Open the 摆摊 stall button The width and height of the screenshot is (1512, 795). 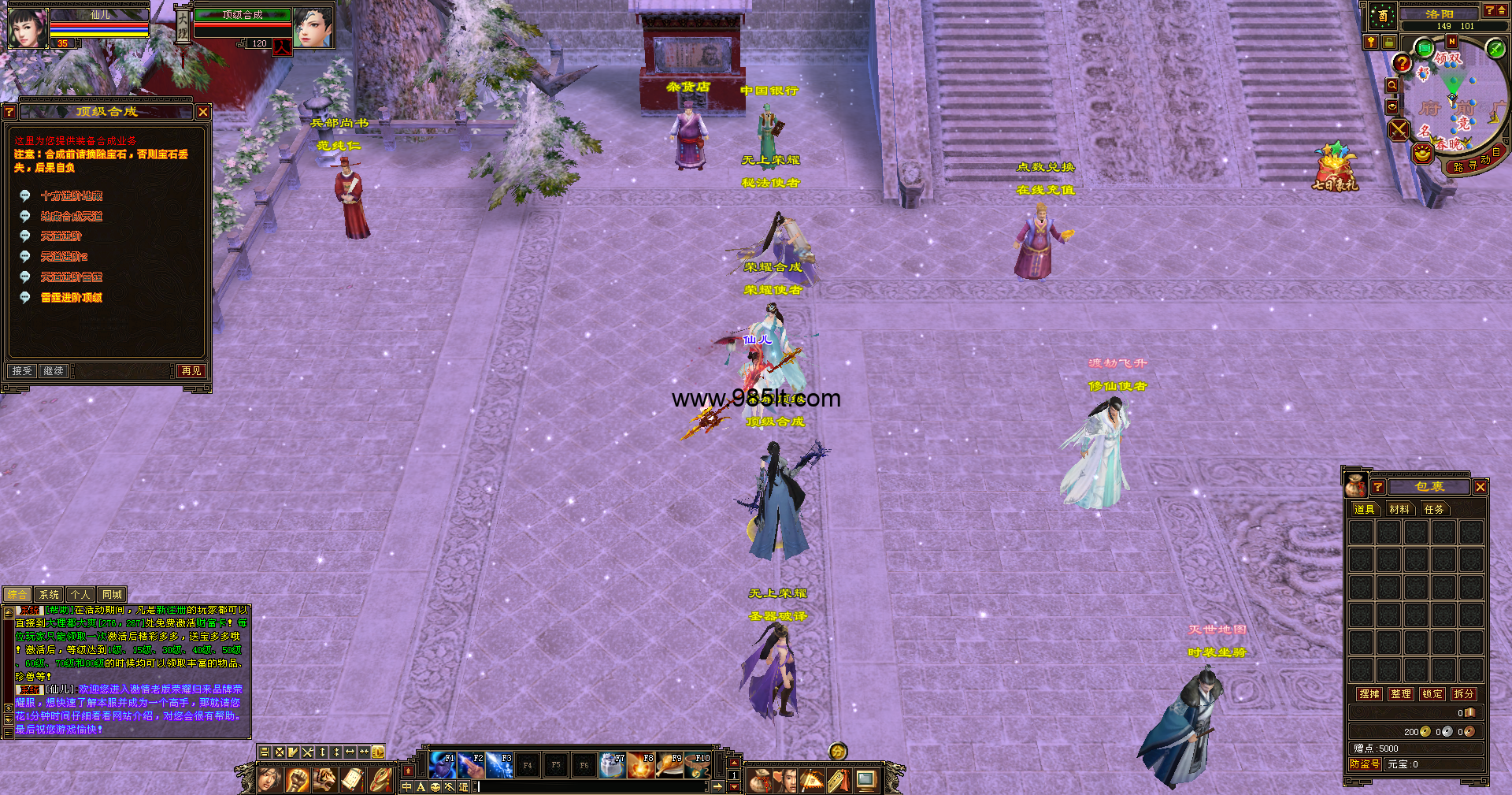(x=1369, y=694)
